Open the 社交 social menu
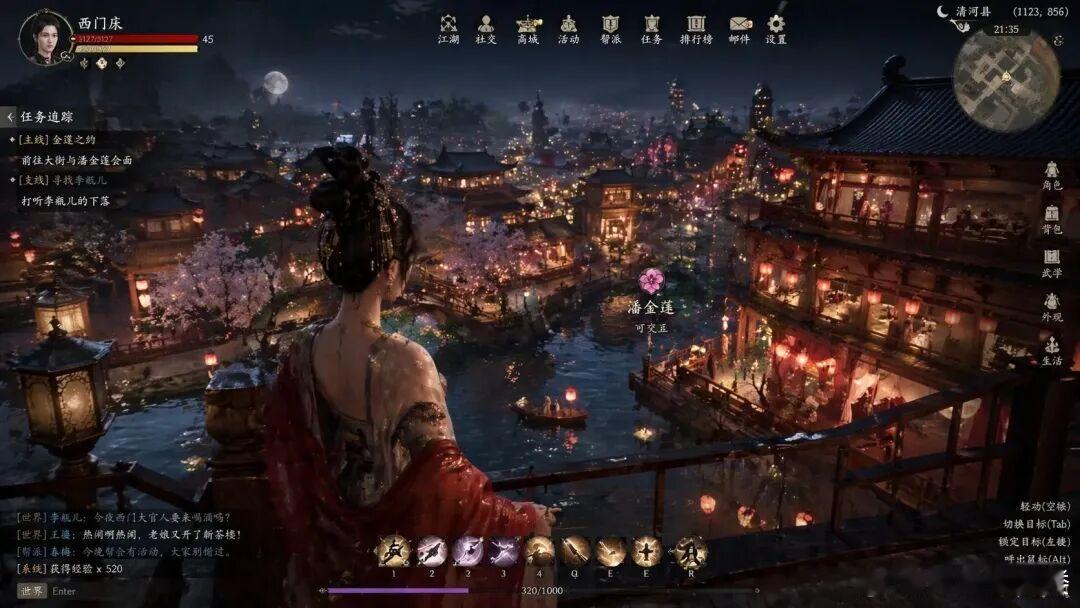Screen dimensions: 1080x608 (486, 28)
